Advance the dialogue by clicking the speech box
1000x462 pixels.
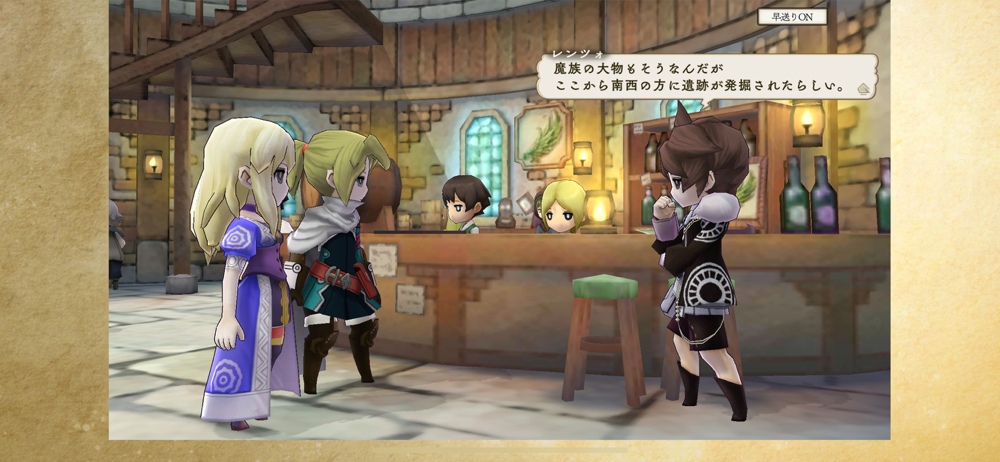[703, 77]
